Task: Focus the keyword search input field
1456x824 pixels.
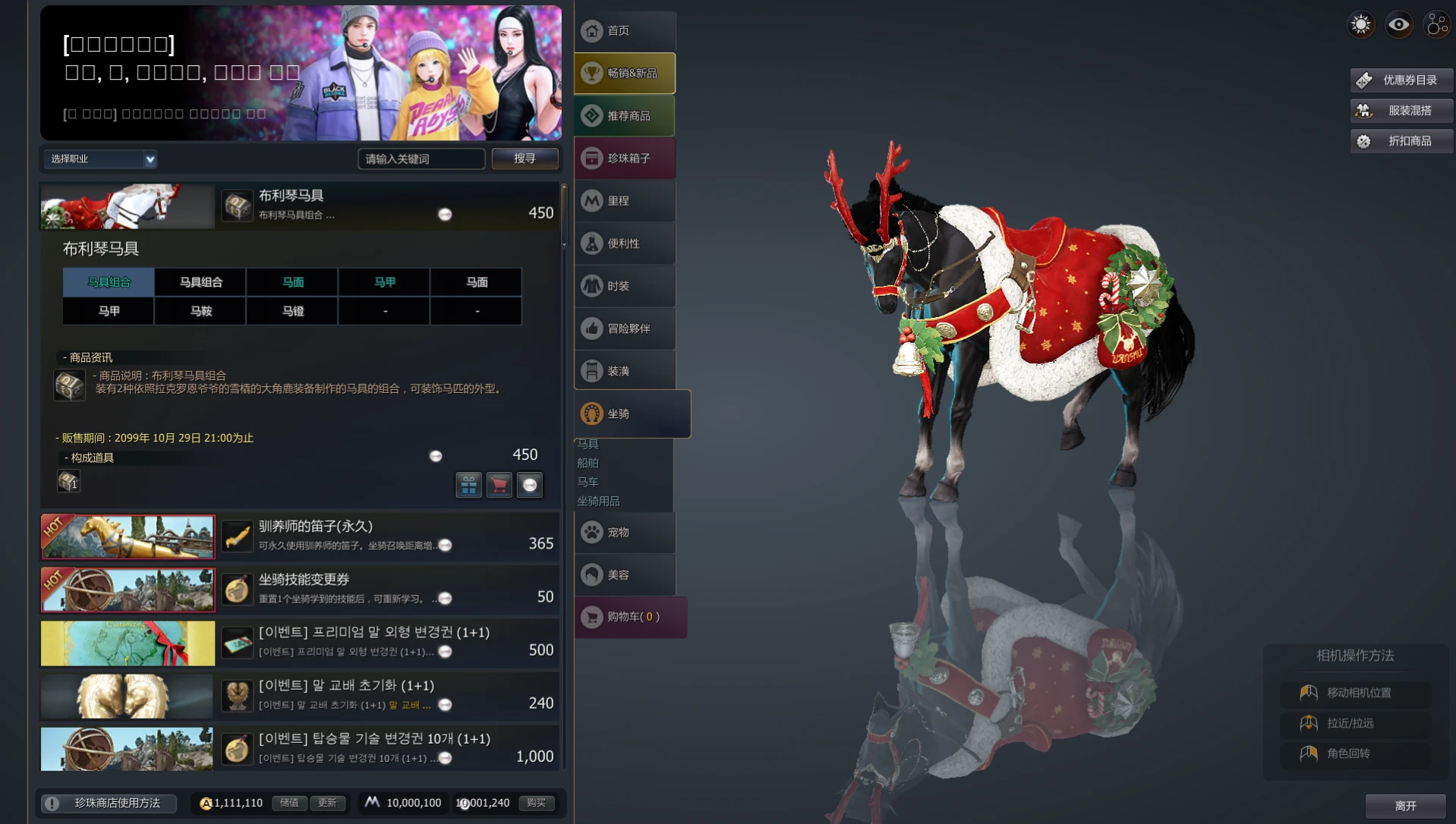Action: pyautogui.click(x=421, y=159)
